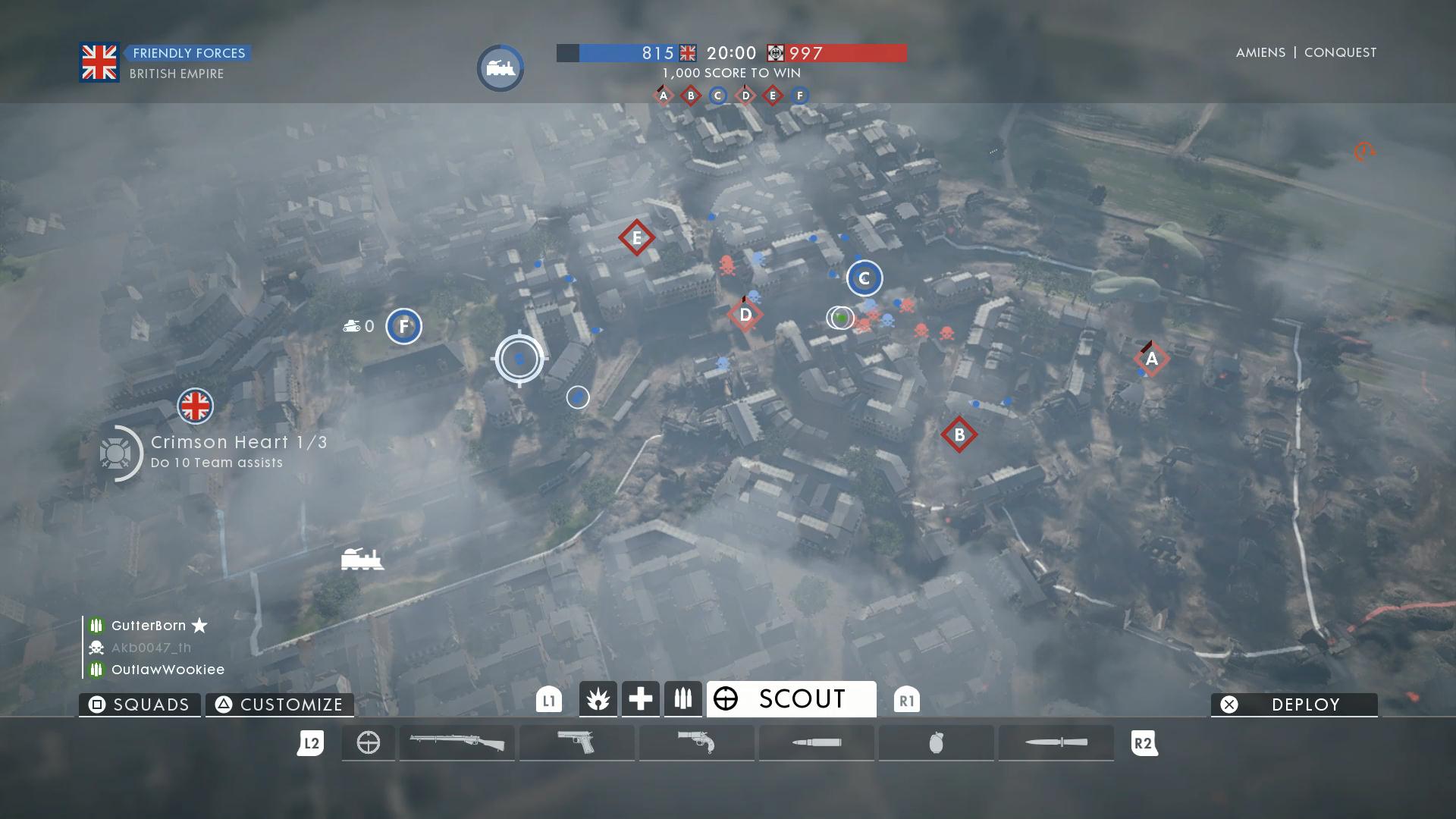The height and width of the screenshot is (819, 1456).
Task: Open the Customize loadout screen
Action: point(280,704)
